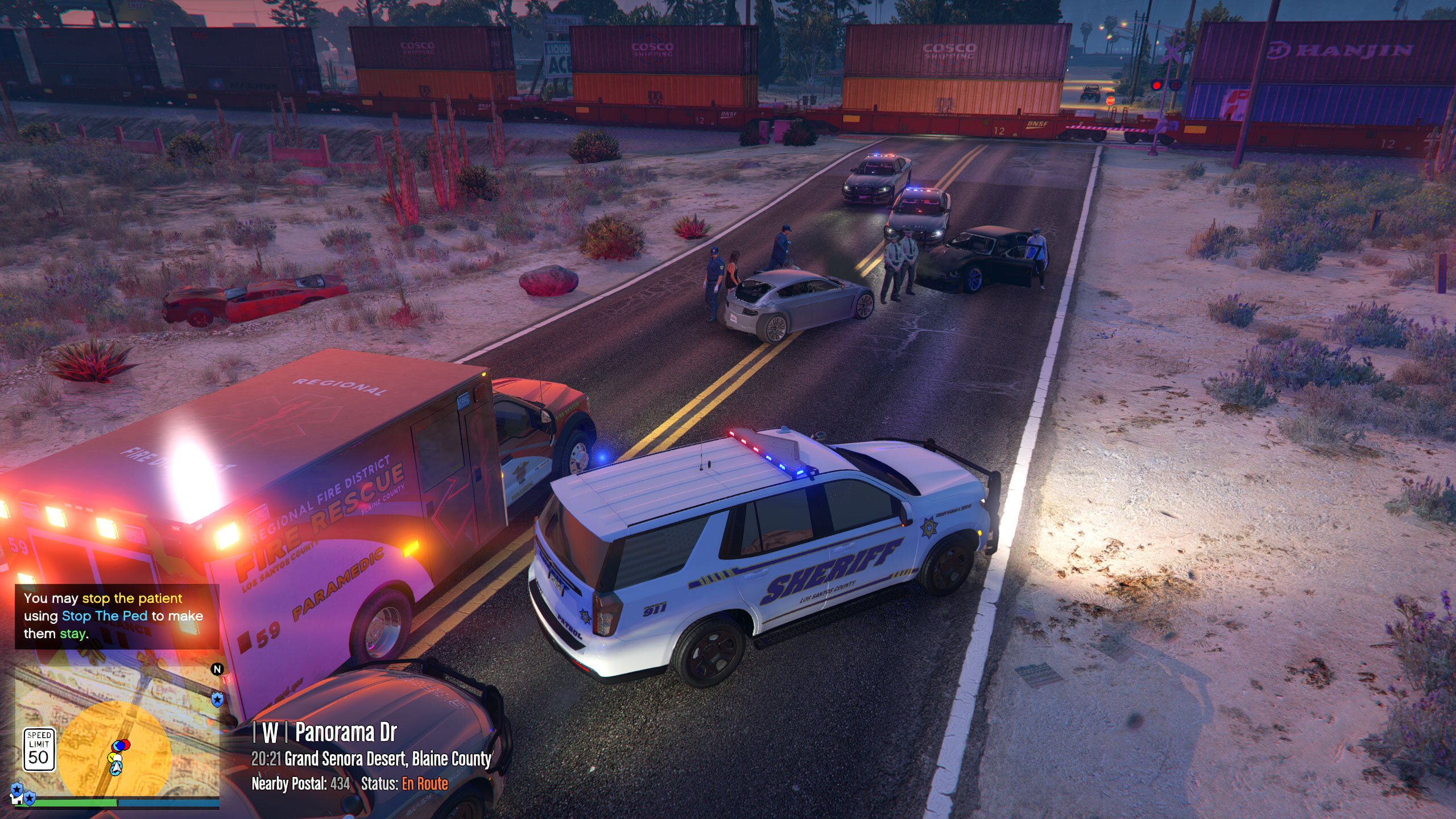This screenshot has height=819, width=1456.
Task: Click the minimap in the corner
Action: (x=117, y=734)
